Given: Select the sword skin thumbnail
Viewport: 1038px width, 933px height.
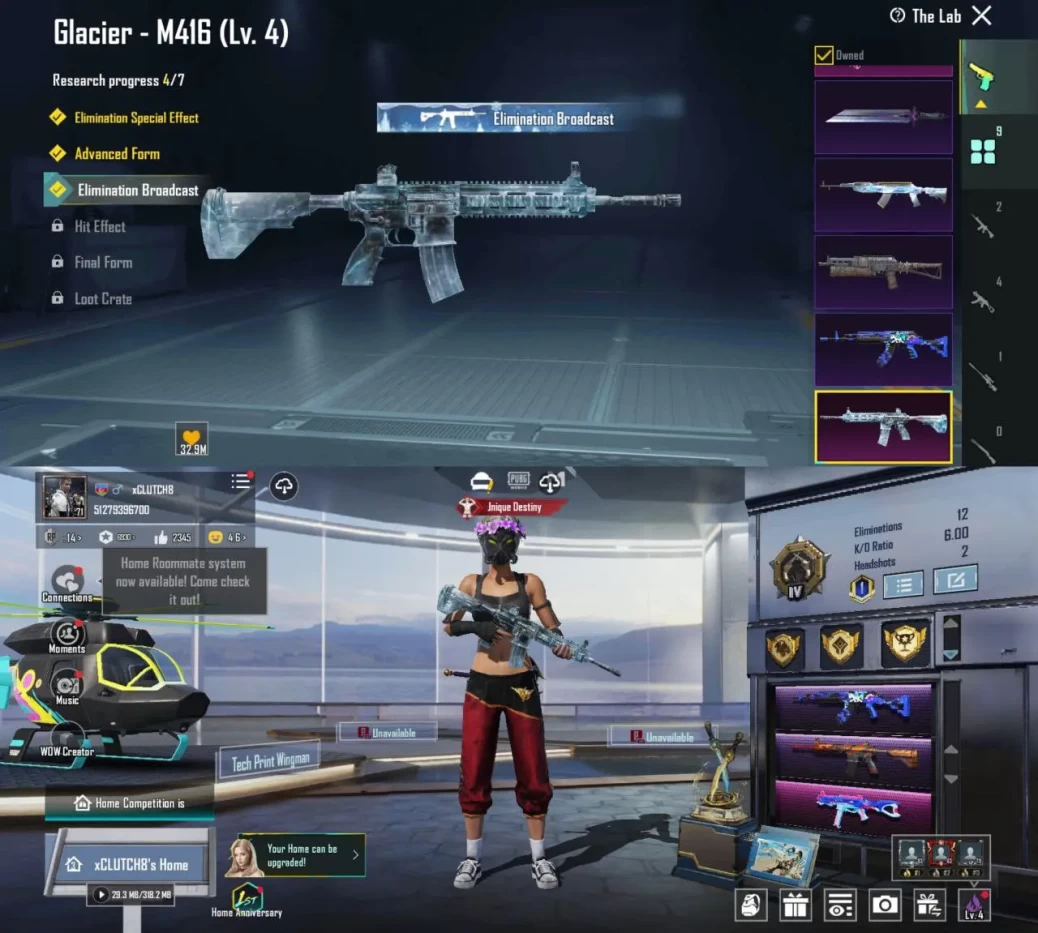Looking at the screenshot, I should coord(883,116).
